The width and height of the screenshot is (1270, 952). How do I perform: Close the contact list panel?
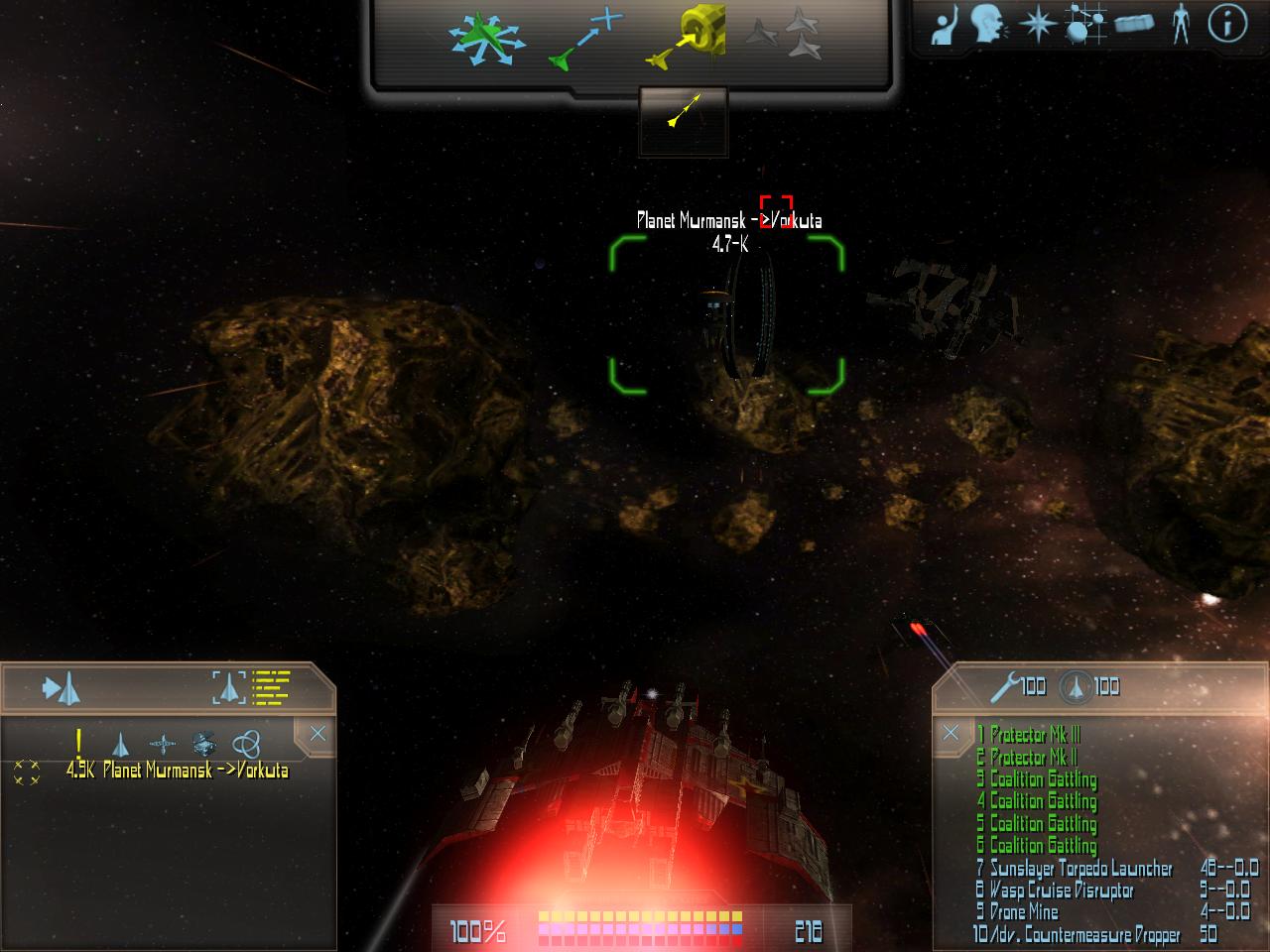317,734
